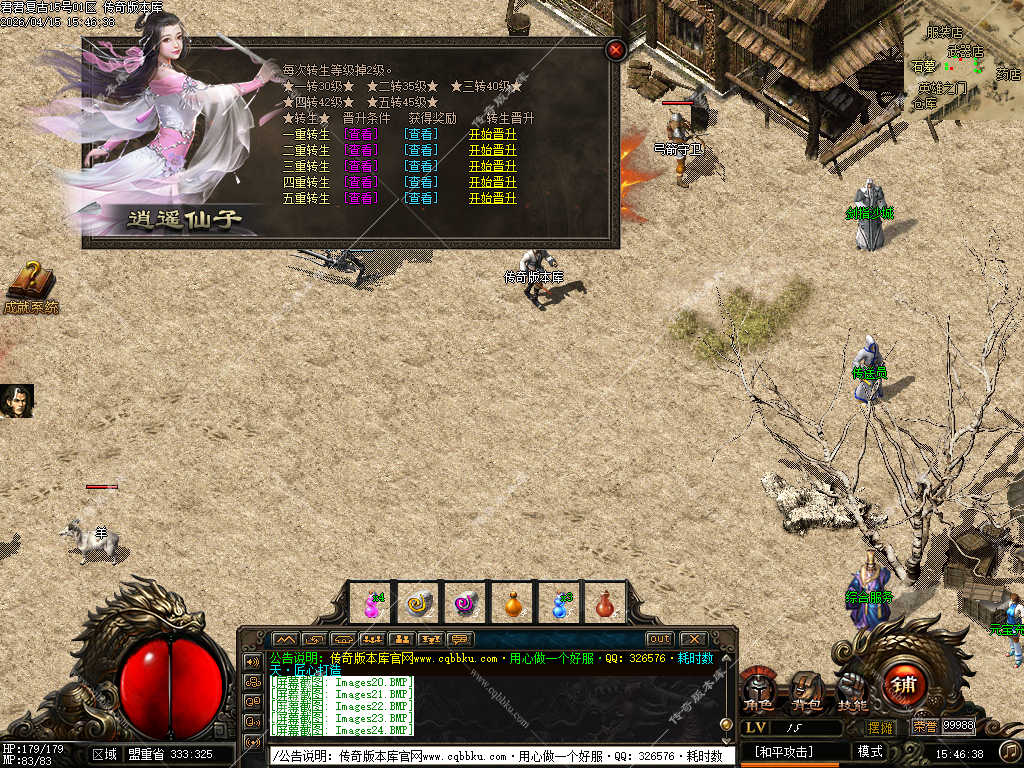Open the 成就系统 achievement book icon

[x=31, y=285]
